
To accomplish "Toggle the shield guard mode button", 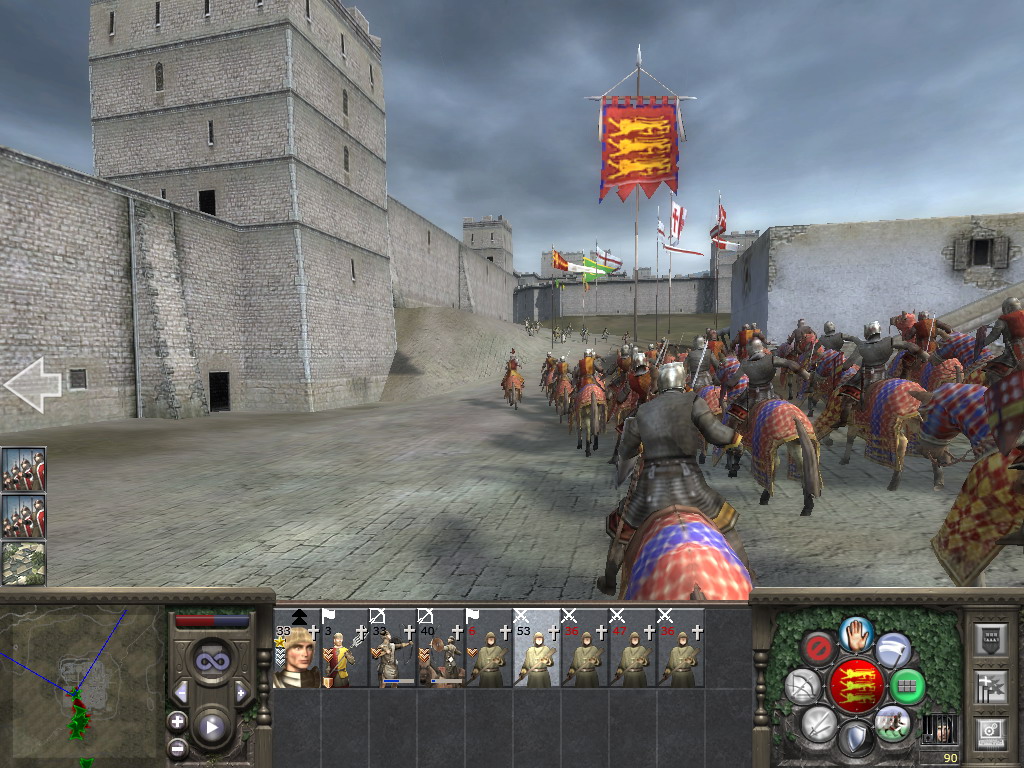I will click(856, 738).
